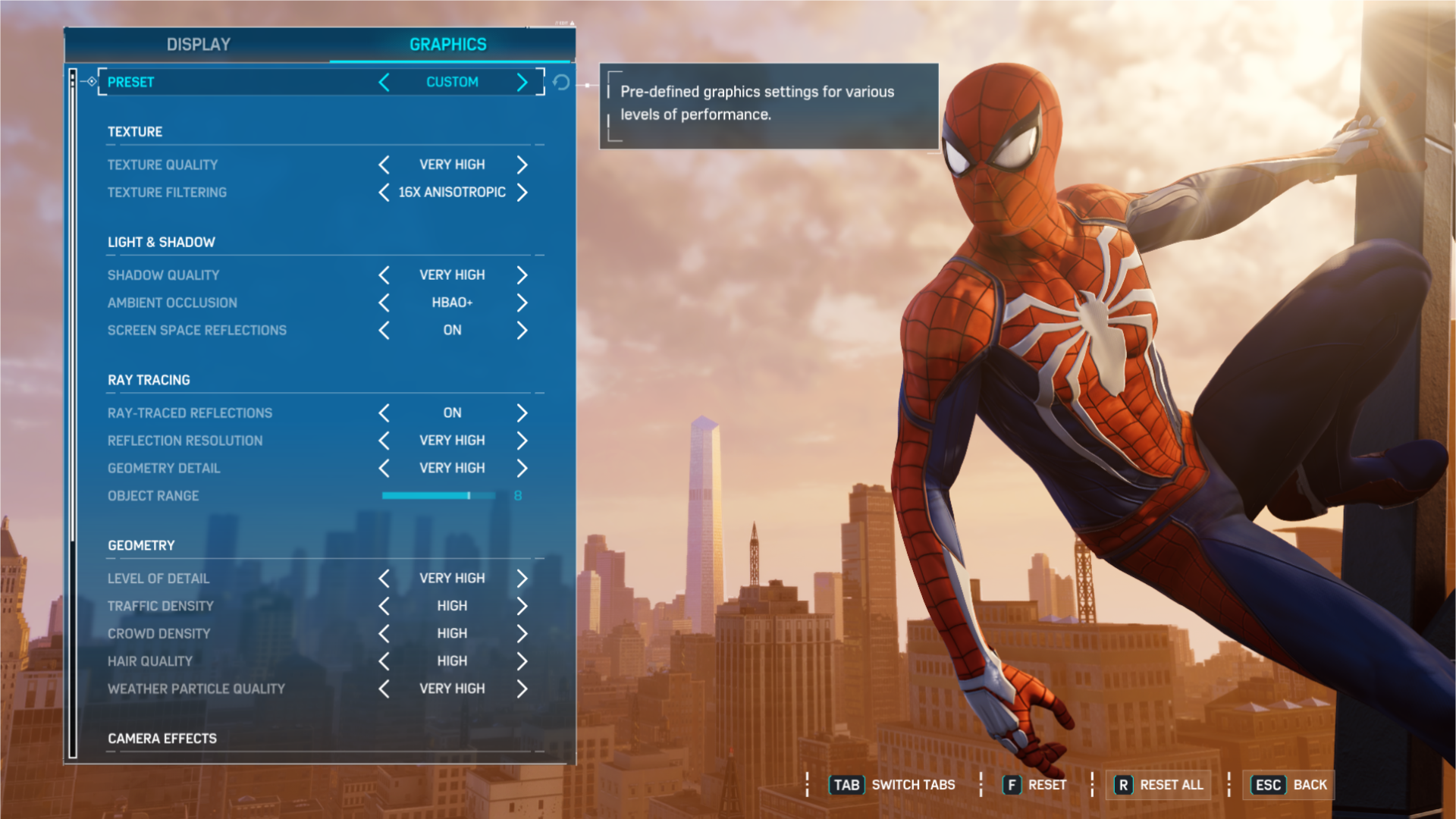Screen dimensions: 1456x819
Task: Select the left arrow on Texture Quality
Action: 384,165
